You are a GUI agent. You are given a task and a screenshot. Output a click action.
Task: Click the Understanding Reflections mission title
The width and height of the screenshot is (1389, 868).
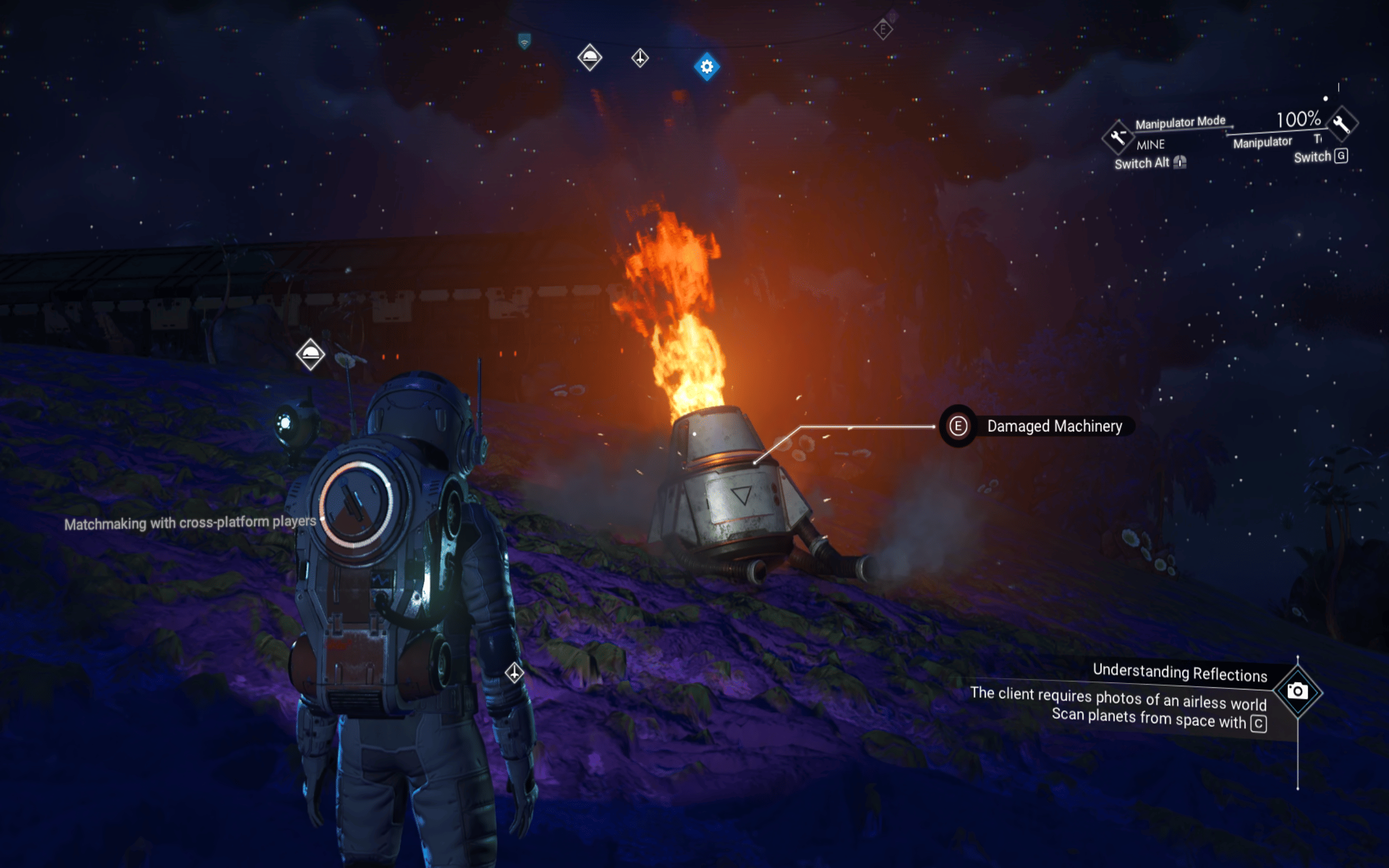[x=1180, y=672]
